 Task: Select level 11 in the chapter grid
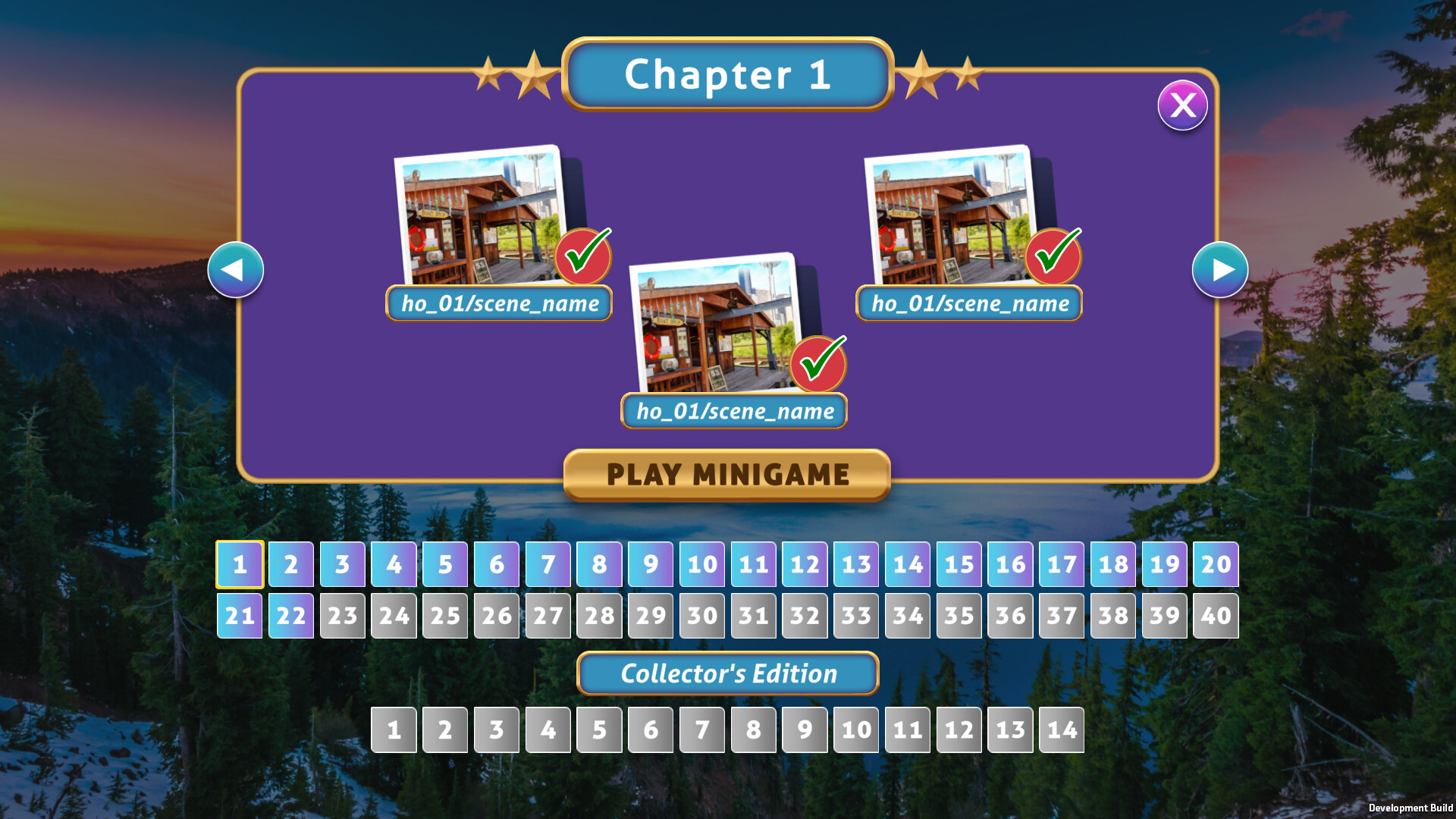coord(752,564)
